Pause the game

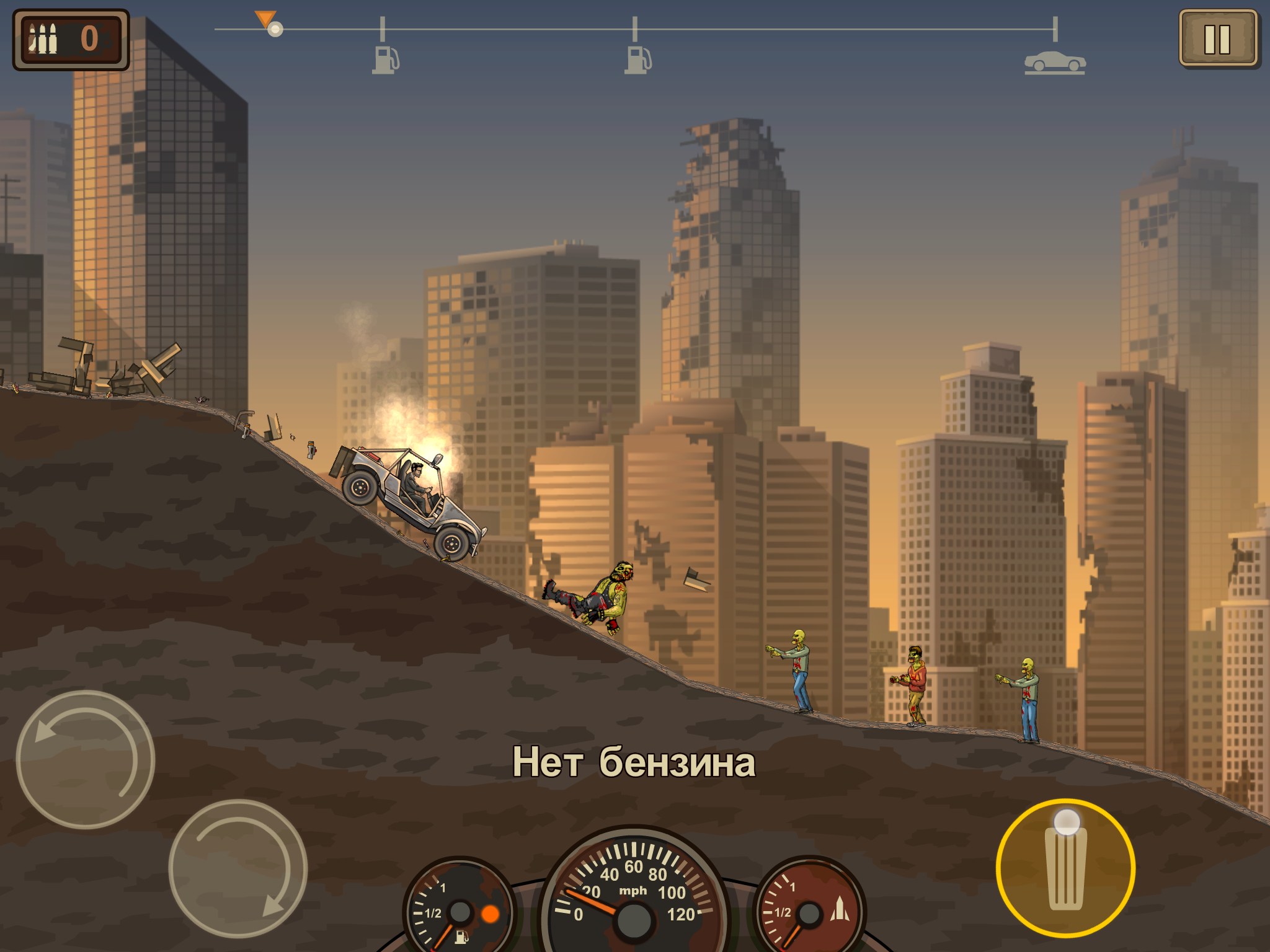pyautogui.click(x=1217, y=39)
